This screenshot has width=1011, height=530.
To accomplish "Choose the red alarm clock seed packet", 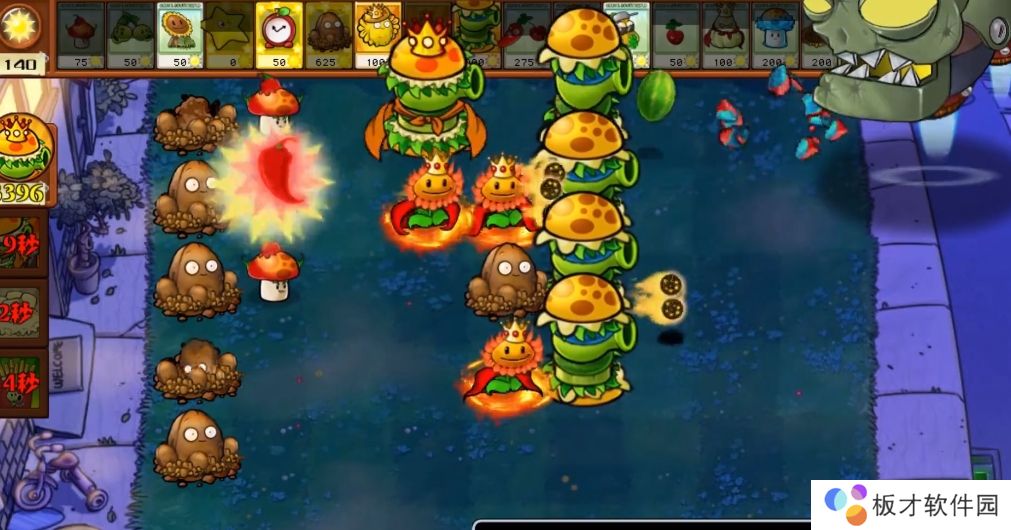I will coord(279,35).
